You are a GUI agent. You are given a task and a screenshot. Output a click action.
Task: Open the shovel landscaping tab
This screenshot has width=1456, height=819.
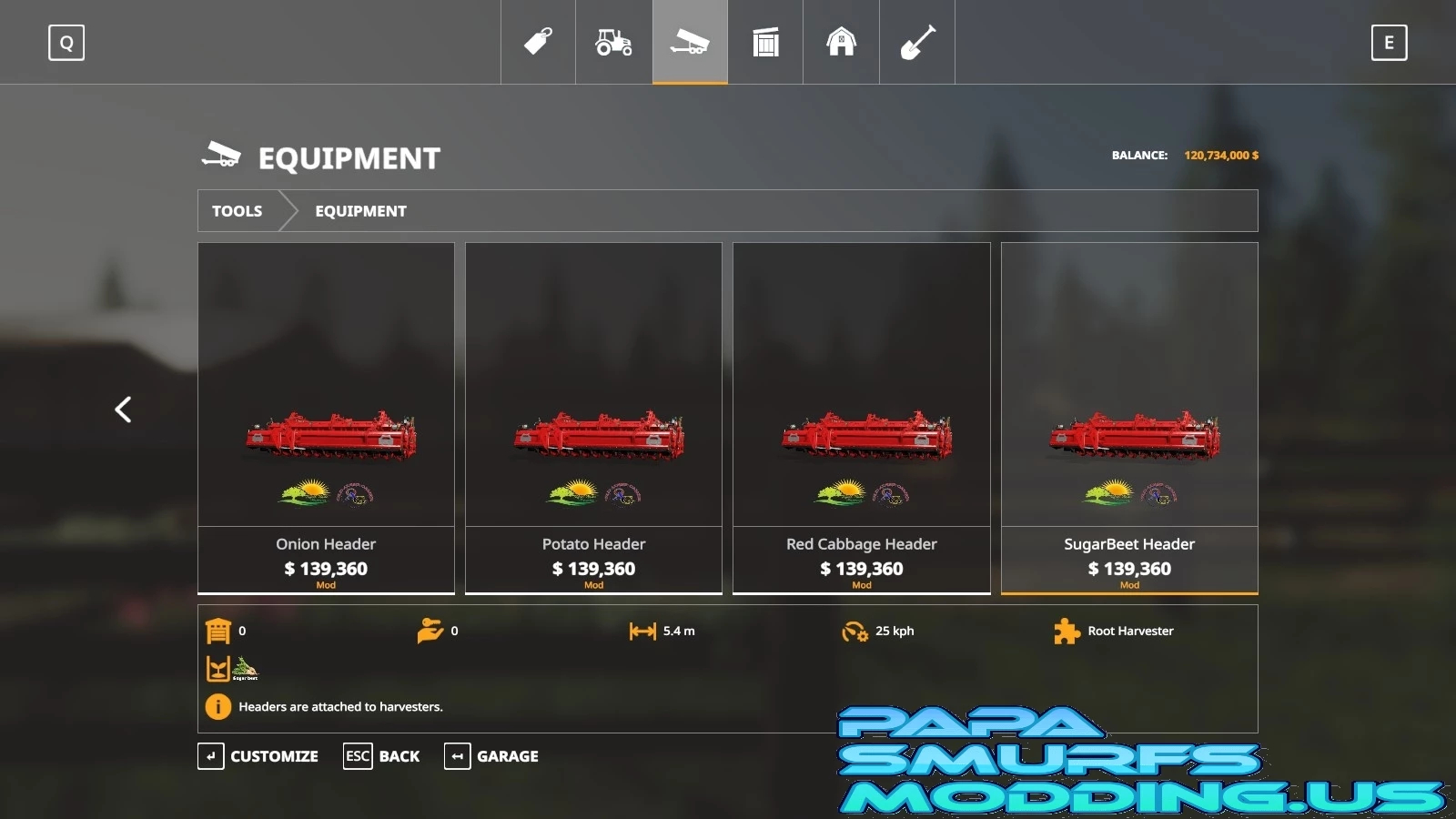917,42
